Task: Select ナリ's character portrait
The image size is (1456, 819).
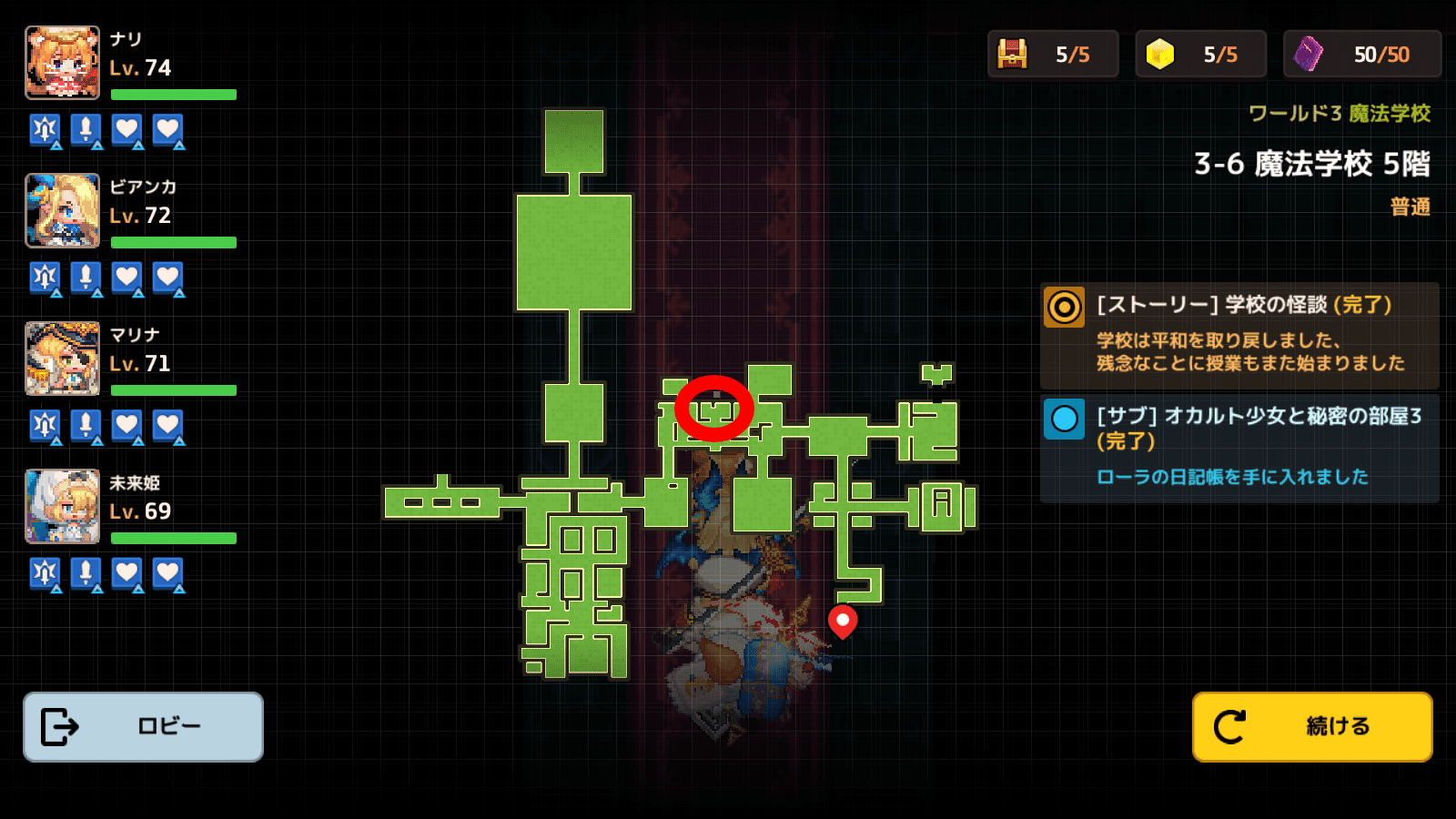Action: (x=62, y=63)
